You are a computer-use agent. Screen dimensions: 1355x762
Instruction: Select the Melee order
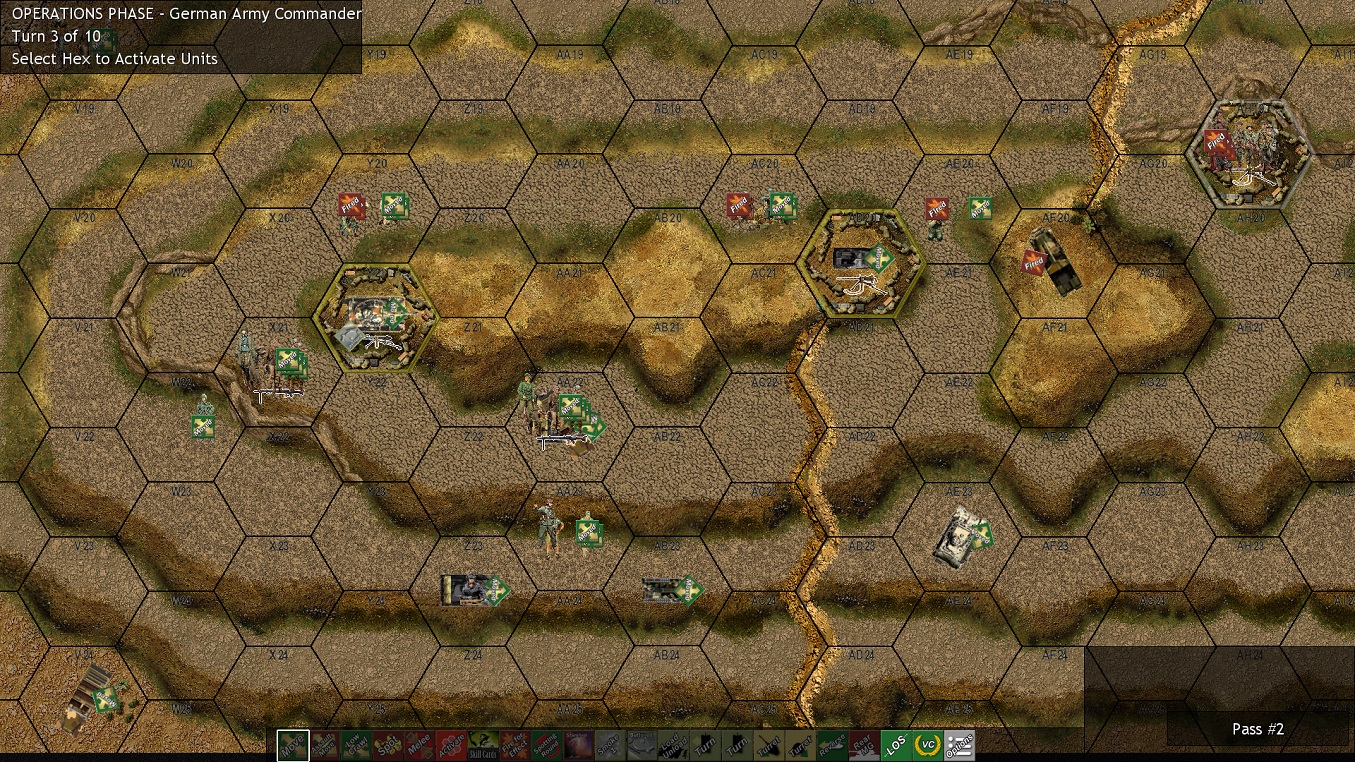[x=421, y=745]
